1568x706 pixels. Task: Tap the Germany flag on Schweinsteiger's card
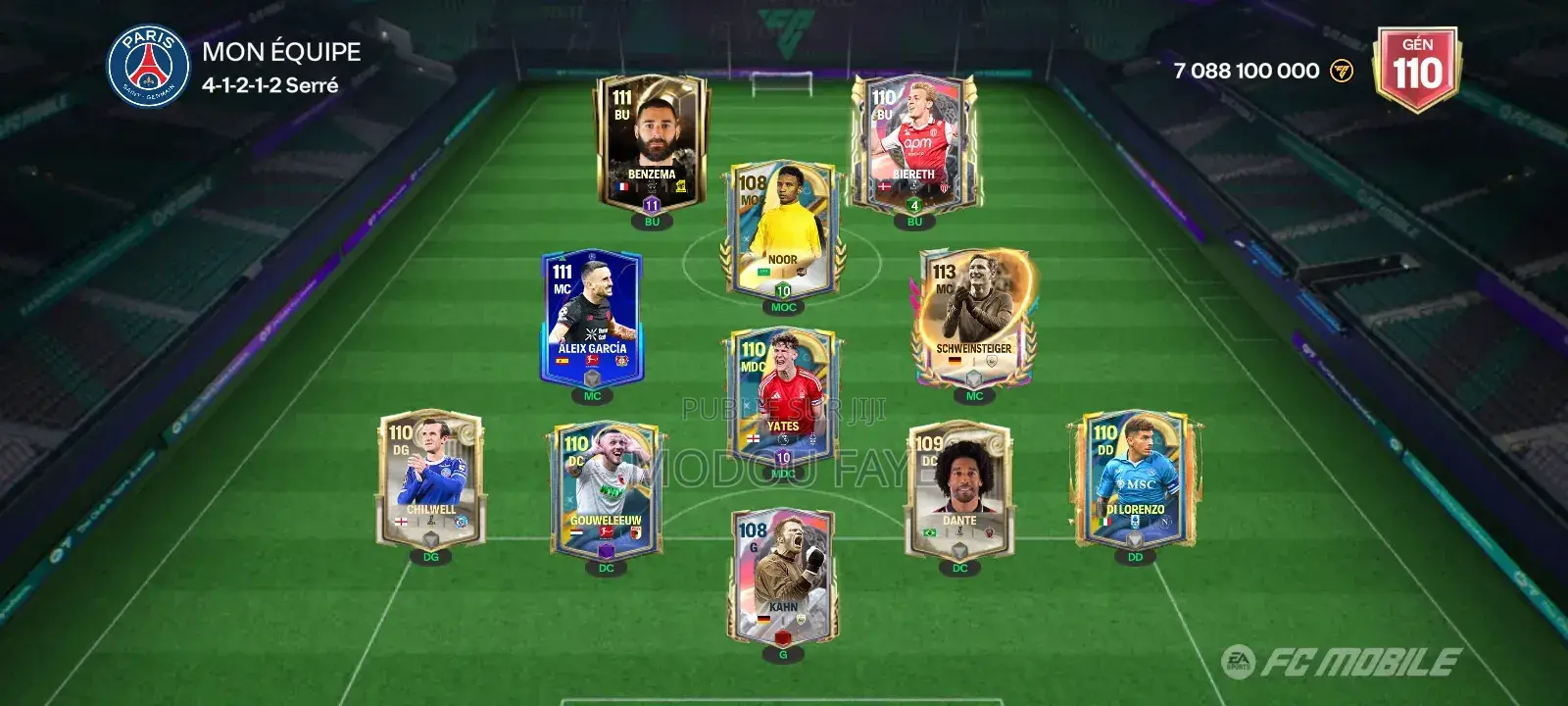click(x=956, y=360)
